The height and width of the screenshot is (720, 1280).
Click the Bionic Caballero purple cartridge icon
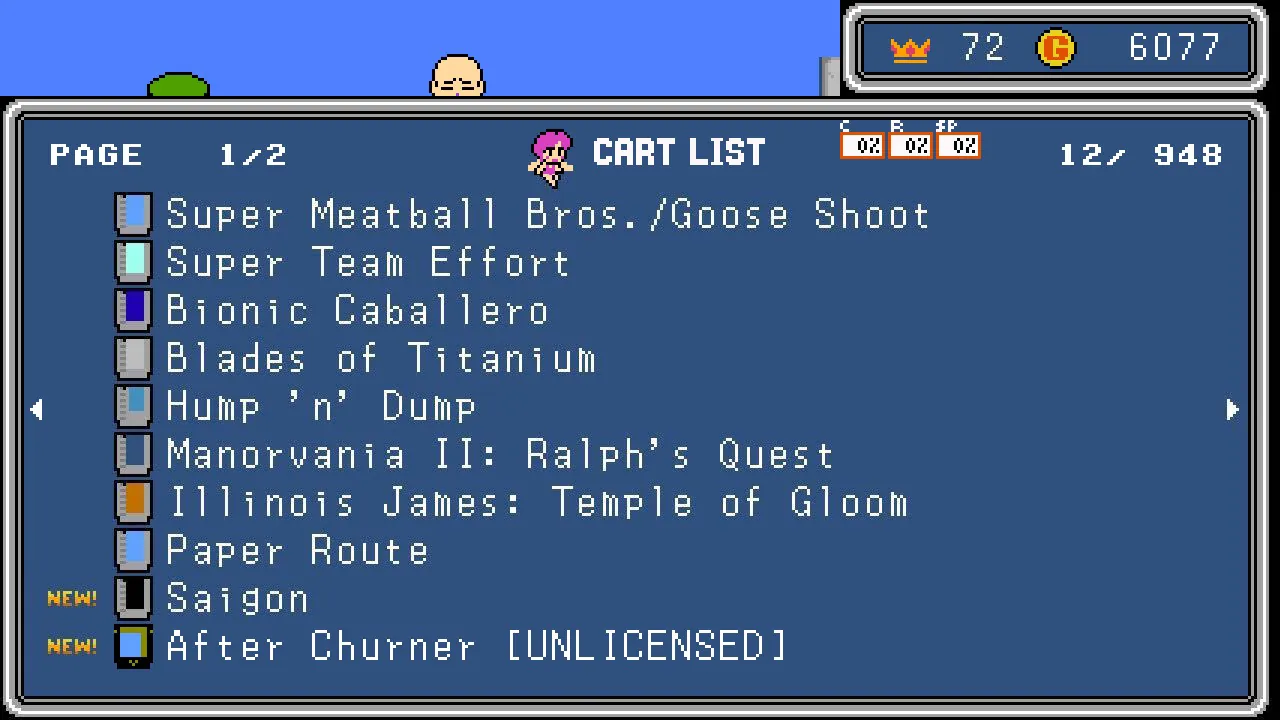[133, 309]
